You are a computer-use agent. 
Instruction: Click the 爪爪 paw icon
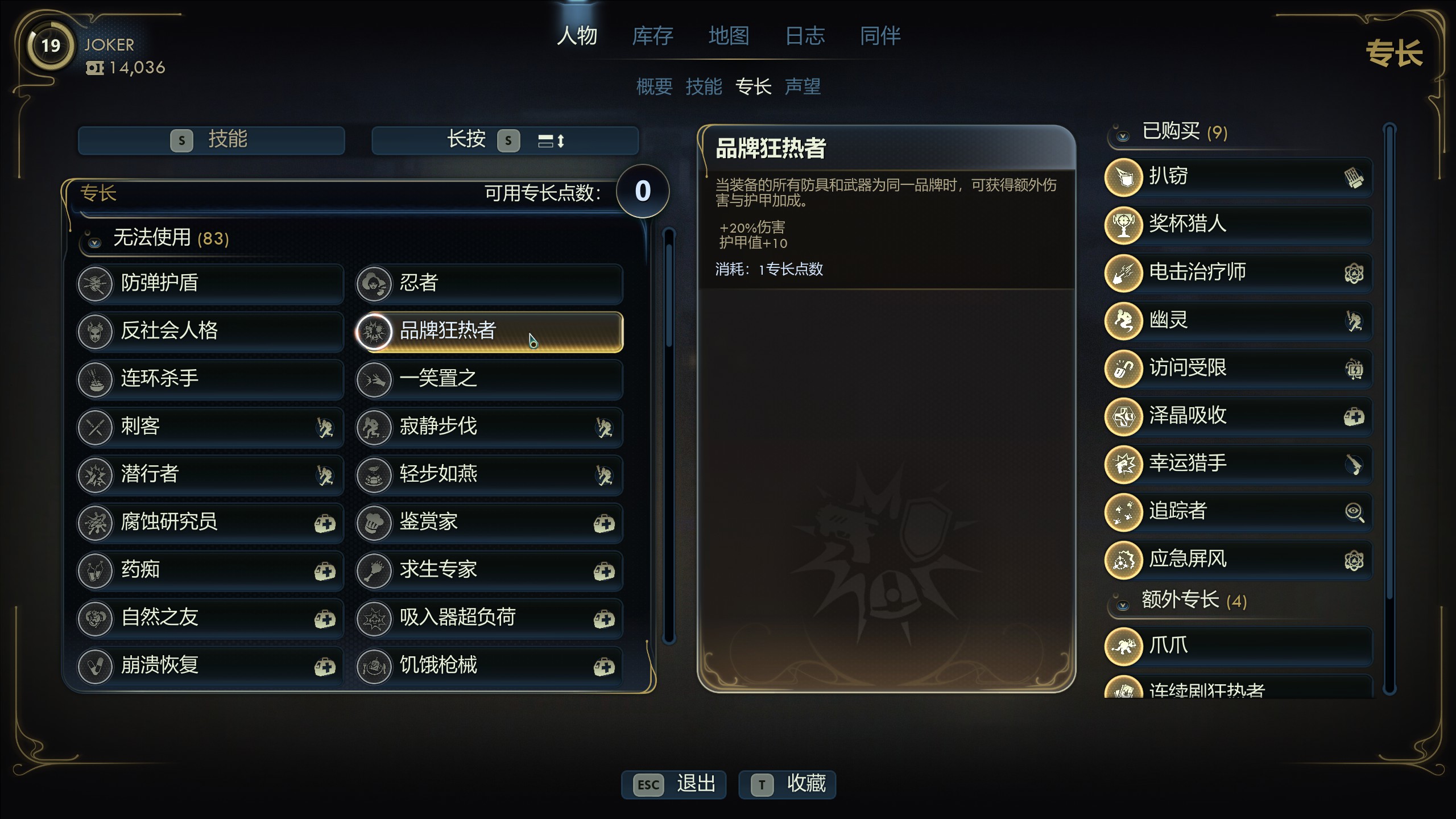point(1124,646)
